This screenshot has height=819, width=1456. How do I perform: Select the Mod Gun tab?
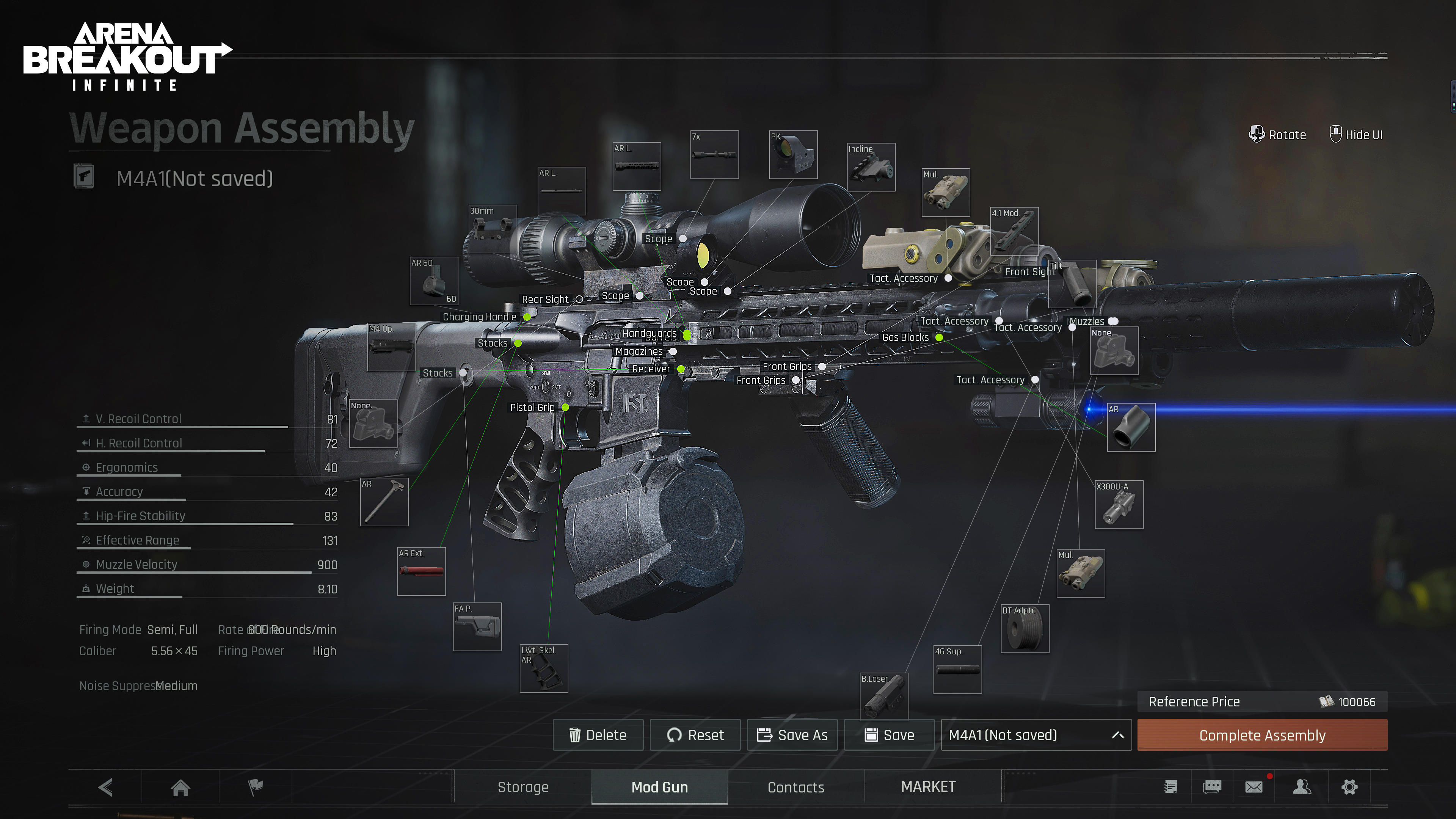[x=659, y=787]
